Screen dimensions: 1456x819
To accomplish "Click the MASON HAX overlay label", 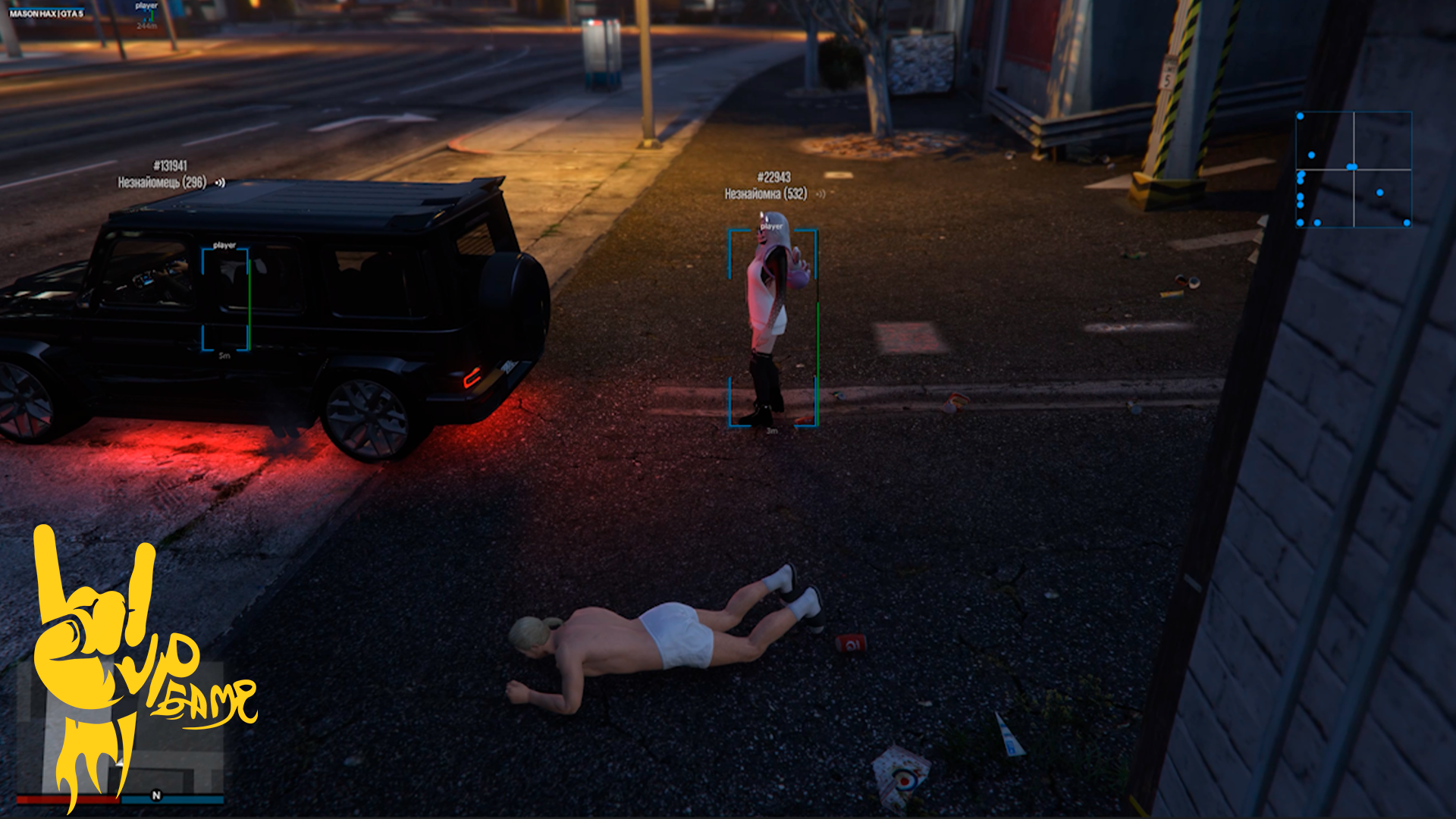I will (x=46, y=14).
